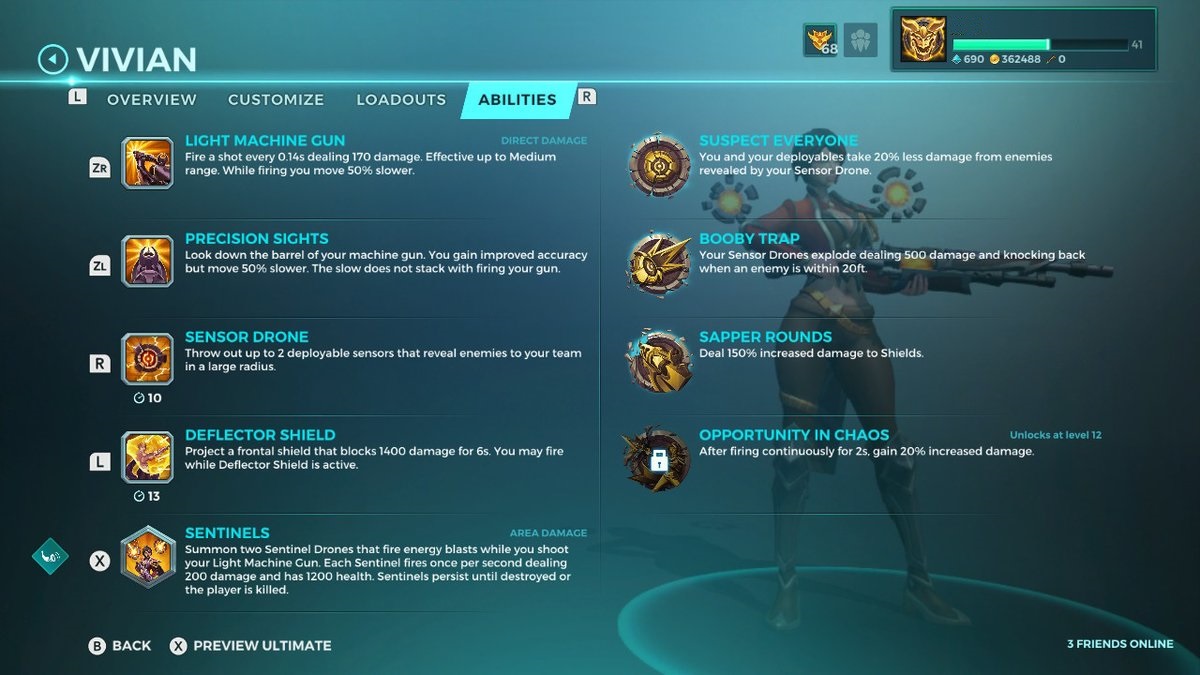Image resolution: width=1200 pixels, height=675 pixels.
Task: Open the Customize tab
Action: [x=276, y=100]
